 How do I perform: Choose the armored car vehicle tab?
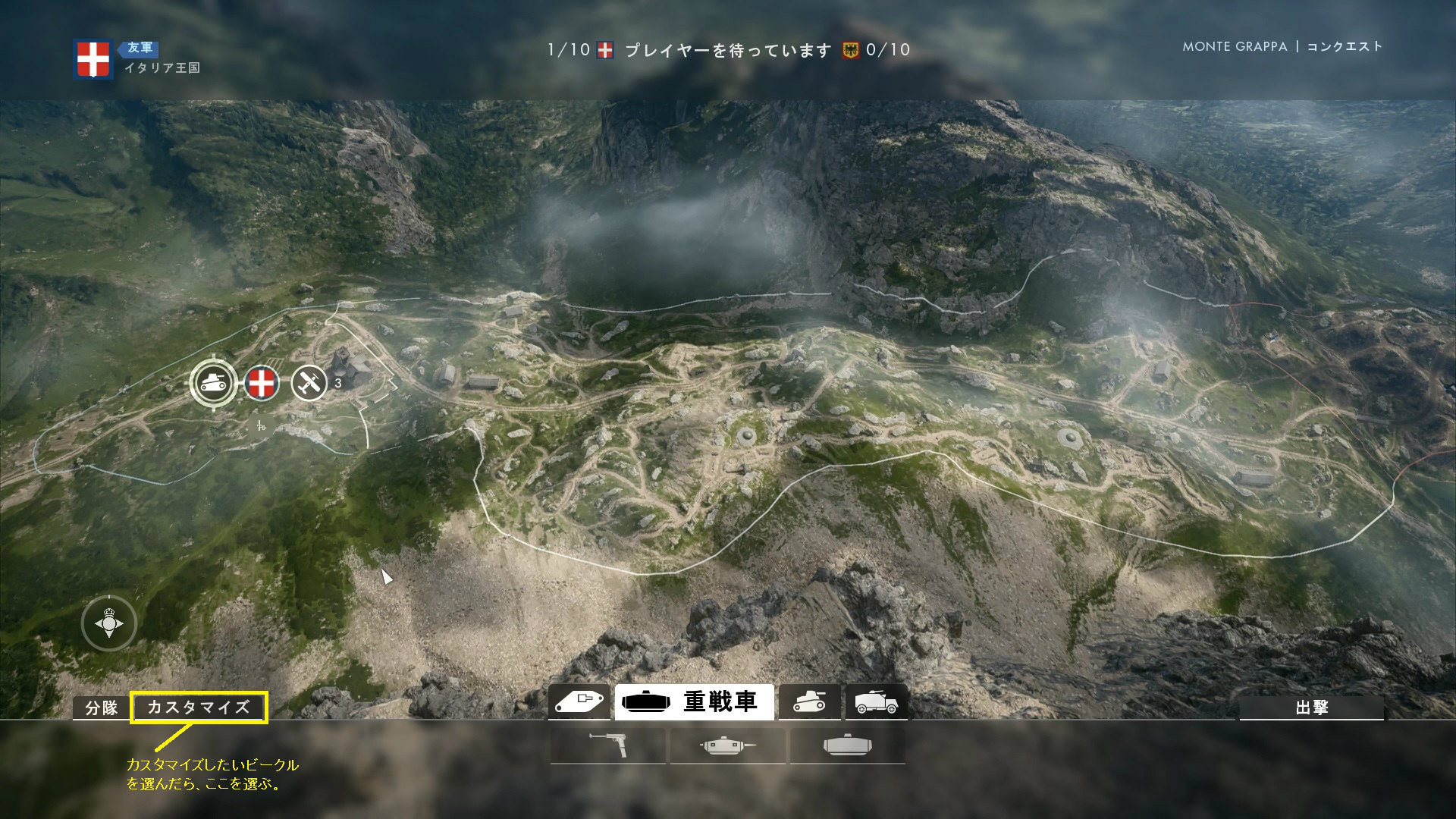pos(876,701)
